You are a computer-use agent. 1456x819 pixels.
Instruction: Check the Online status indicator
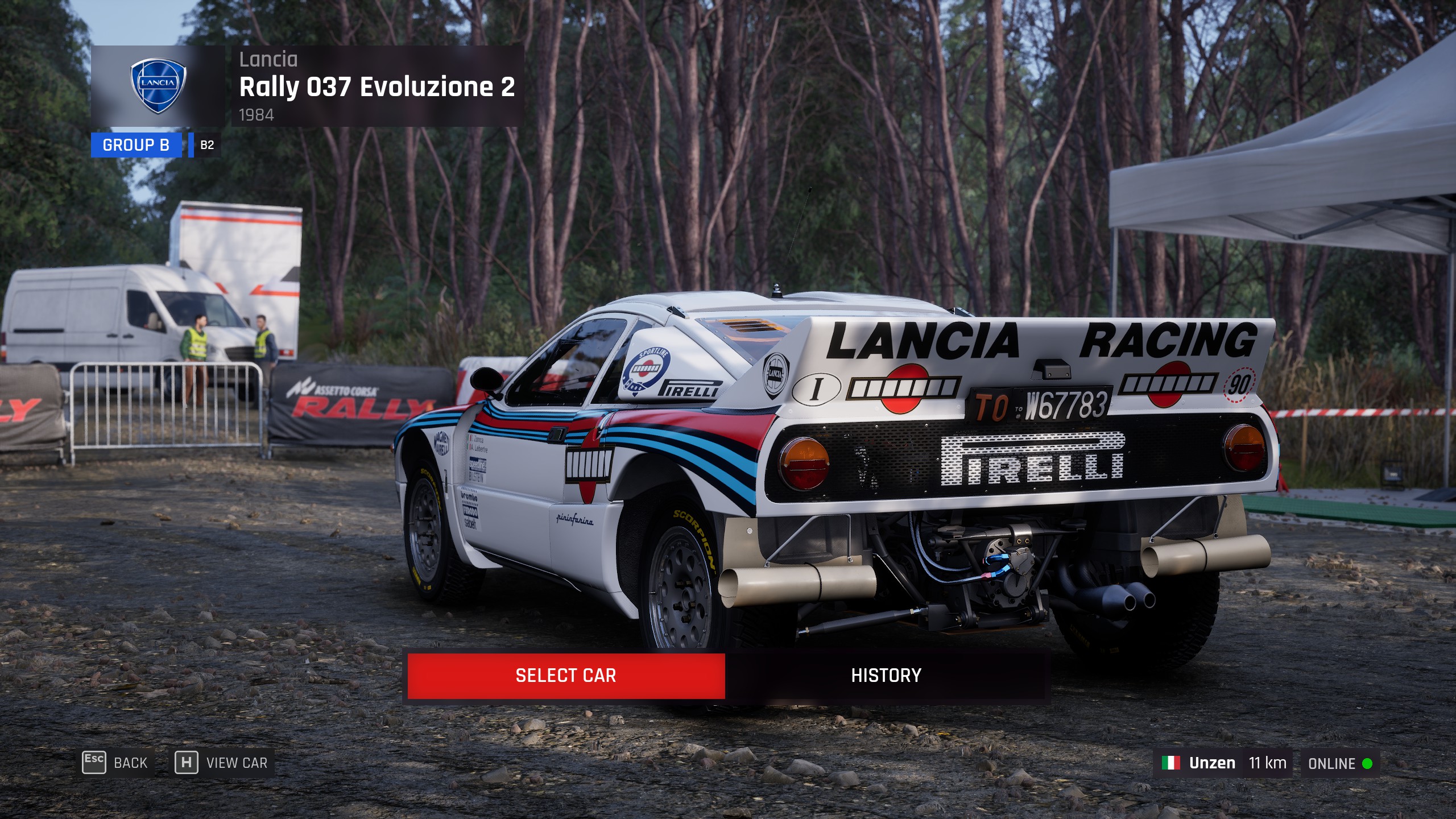(1339, 763)
